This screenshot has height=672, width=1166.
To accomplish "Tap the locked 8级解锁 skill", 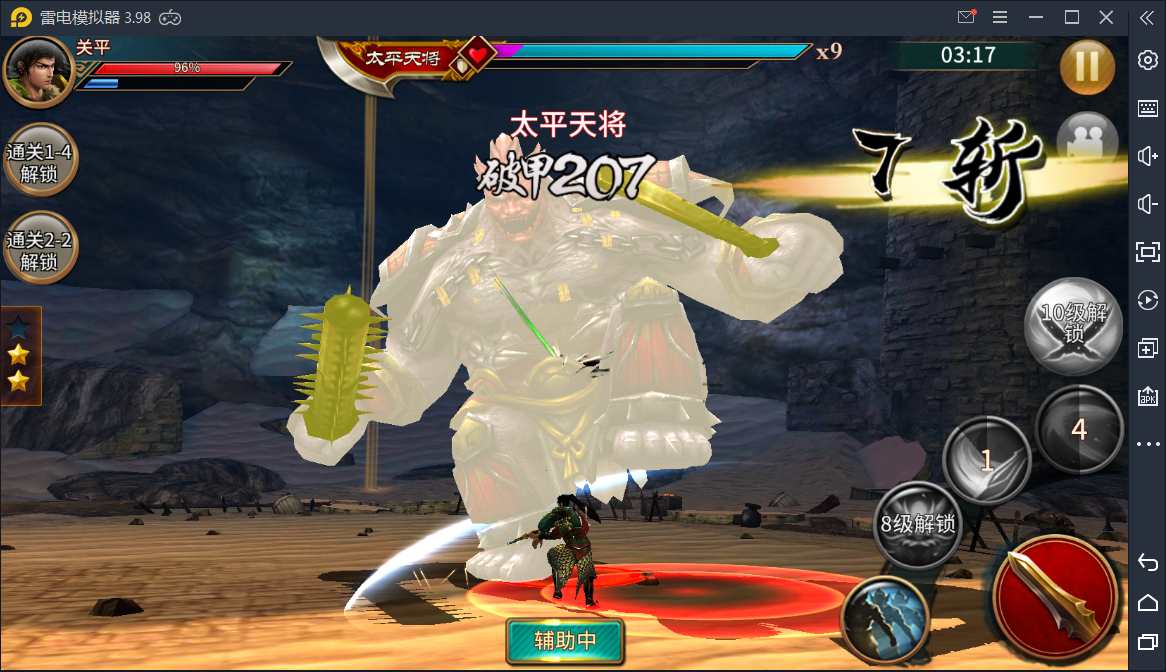I will coord(917,525).
